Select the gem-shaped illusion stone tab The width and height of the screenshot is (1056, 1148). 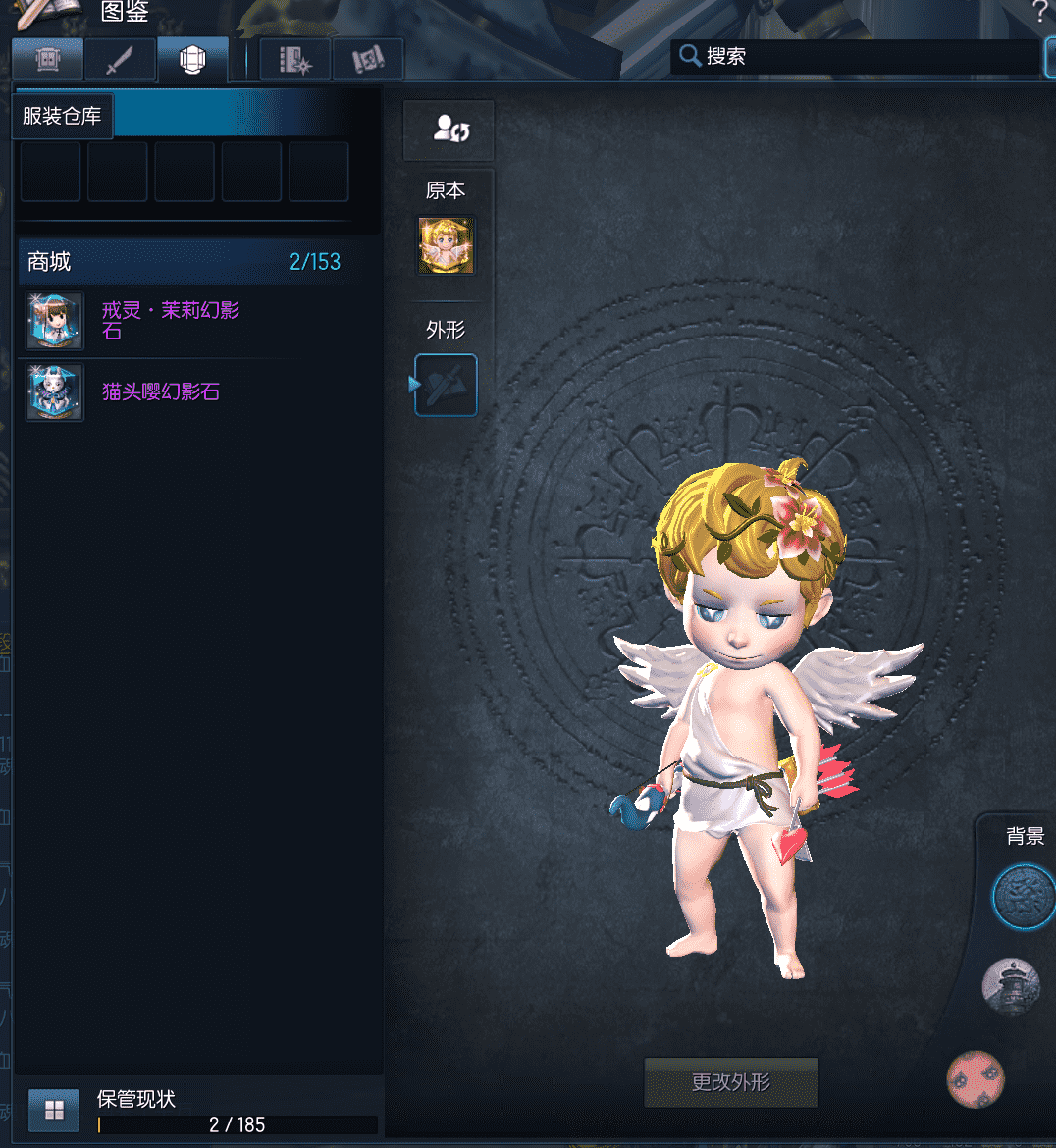click(x=192, y=61)
